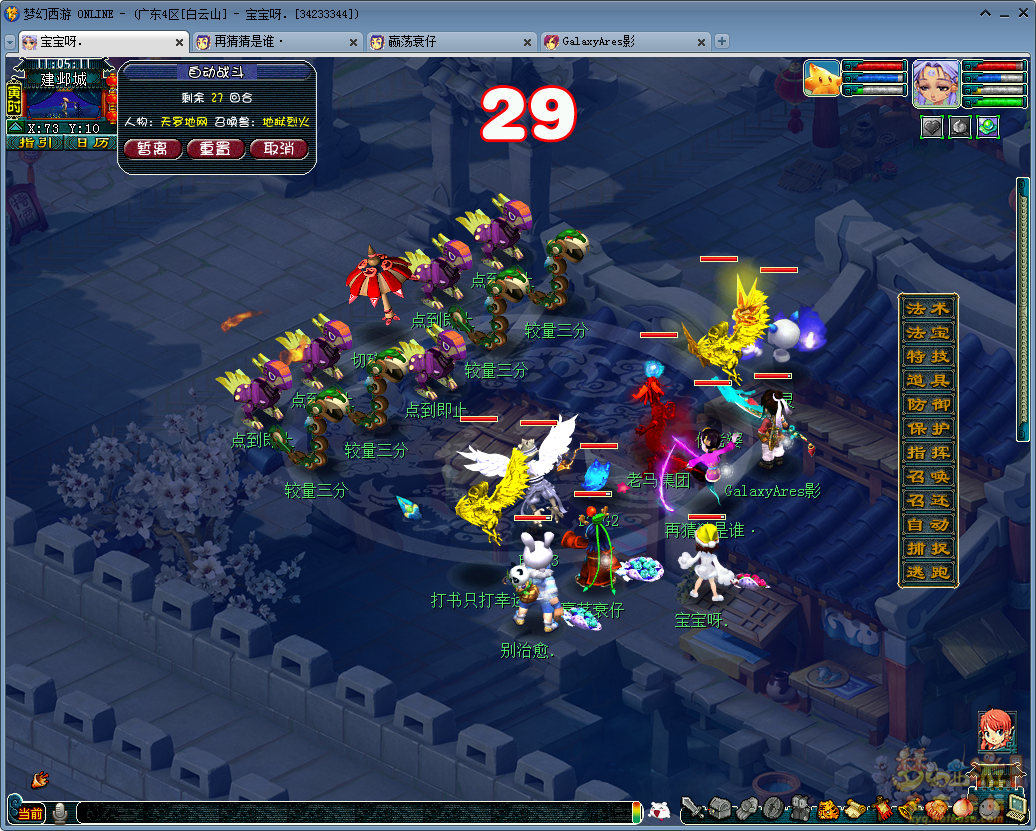Choose the 法宝 battle command

pyautogui.click(x=928, y=332)
